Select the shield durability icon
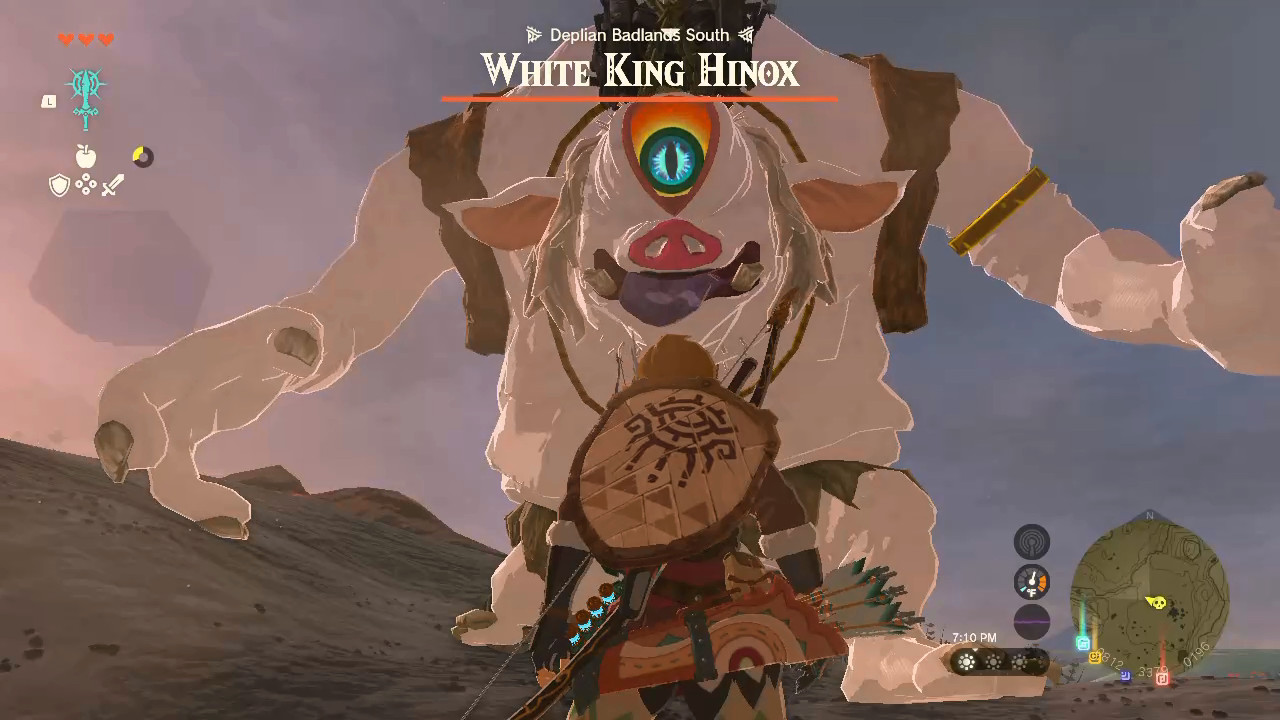This screenshot has width=1280, height=720. tap(59, 184)
